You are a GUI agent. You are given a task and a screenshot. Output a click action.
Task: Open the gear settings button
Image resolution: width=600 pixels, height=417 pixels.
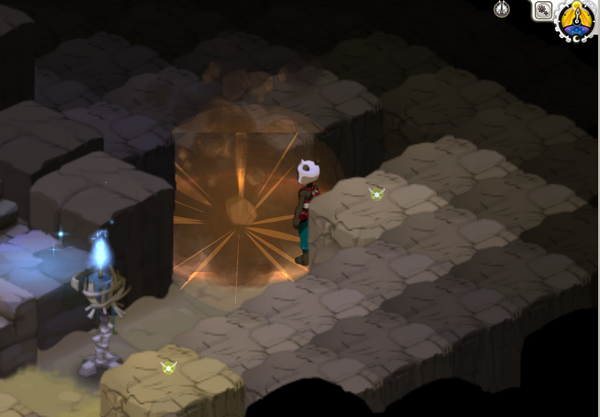[x=545, y=11]
